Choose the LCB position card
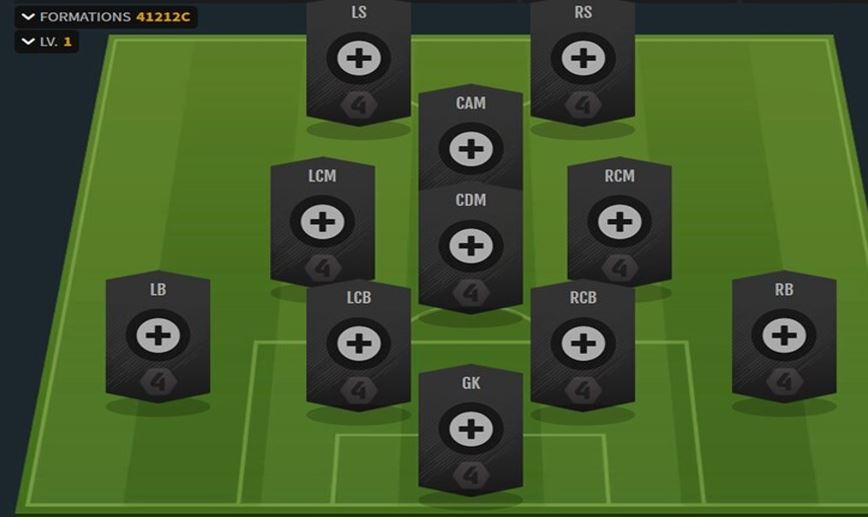Image resolution: width=868 pixels, height=517 pixels. [x=358, y=344]
